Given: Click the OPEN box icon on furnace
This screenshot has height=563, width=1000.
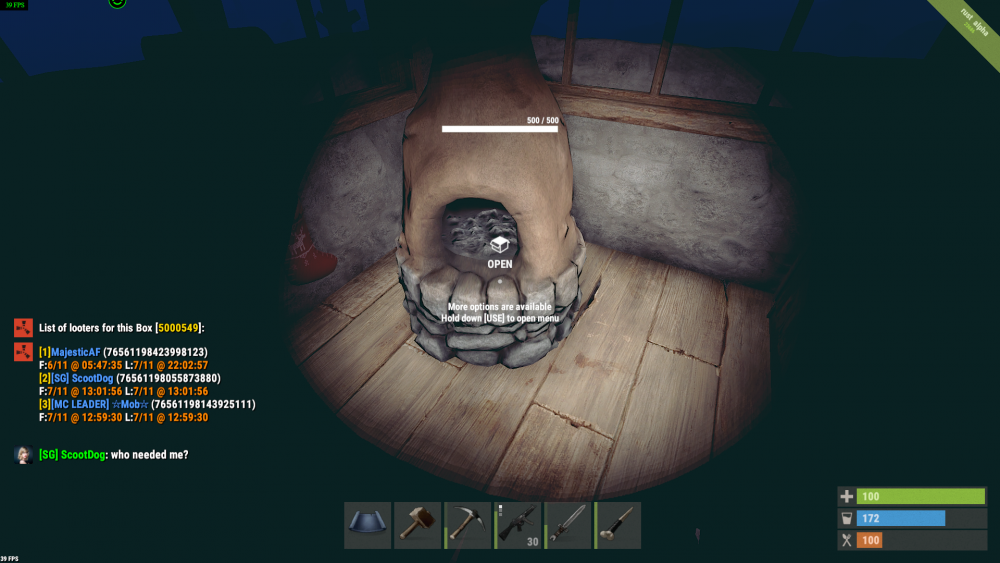Looking at the screenshot, I should click(x=499, y=244).
